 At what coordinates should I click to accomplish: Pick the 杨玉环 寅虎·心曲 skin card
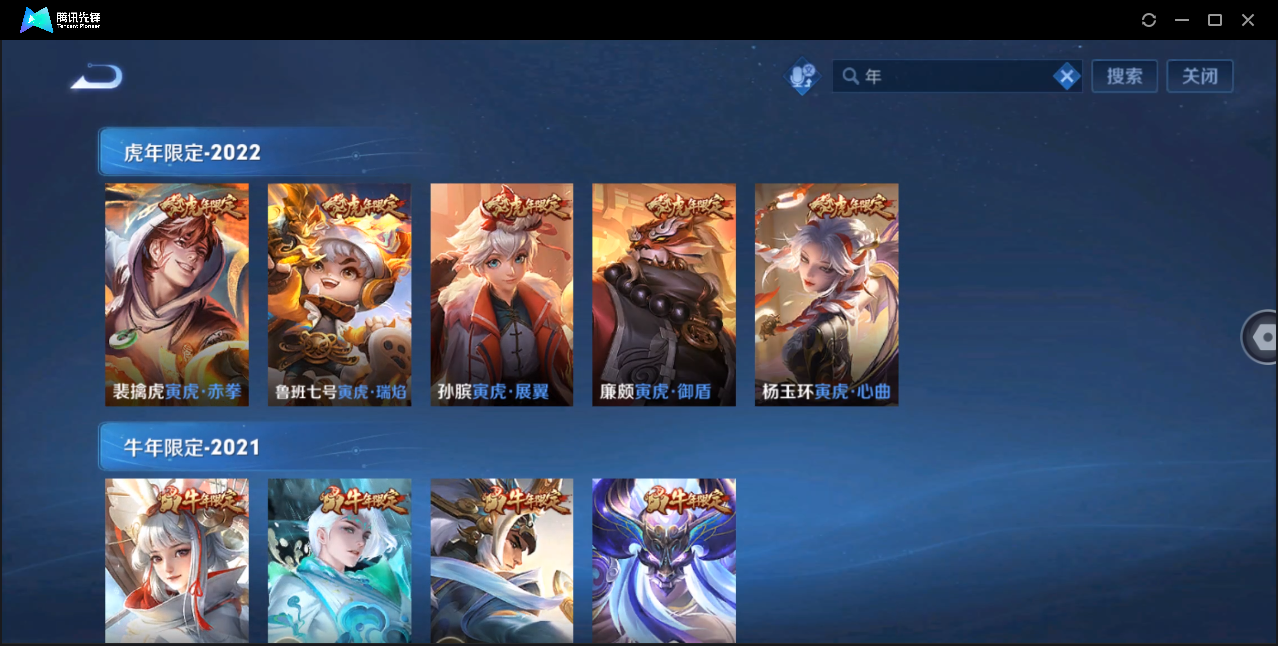826,294
